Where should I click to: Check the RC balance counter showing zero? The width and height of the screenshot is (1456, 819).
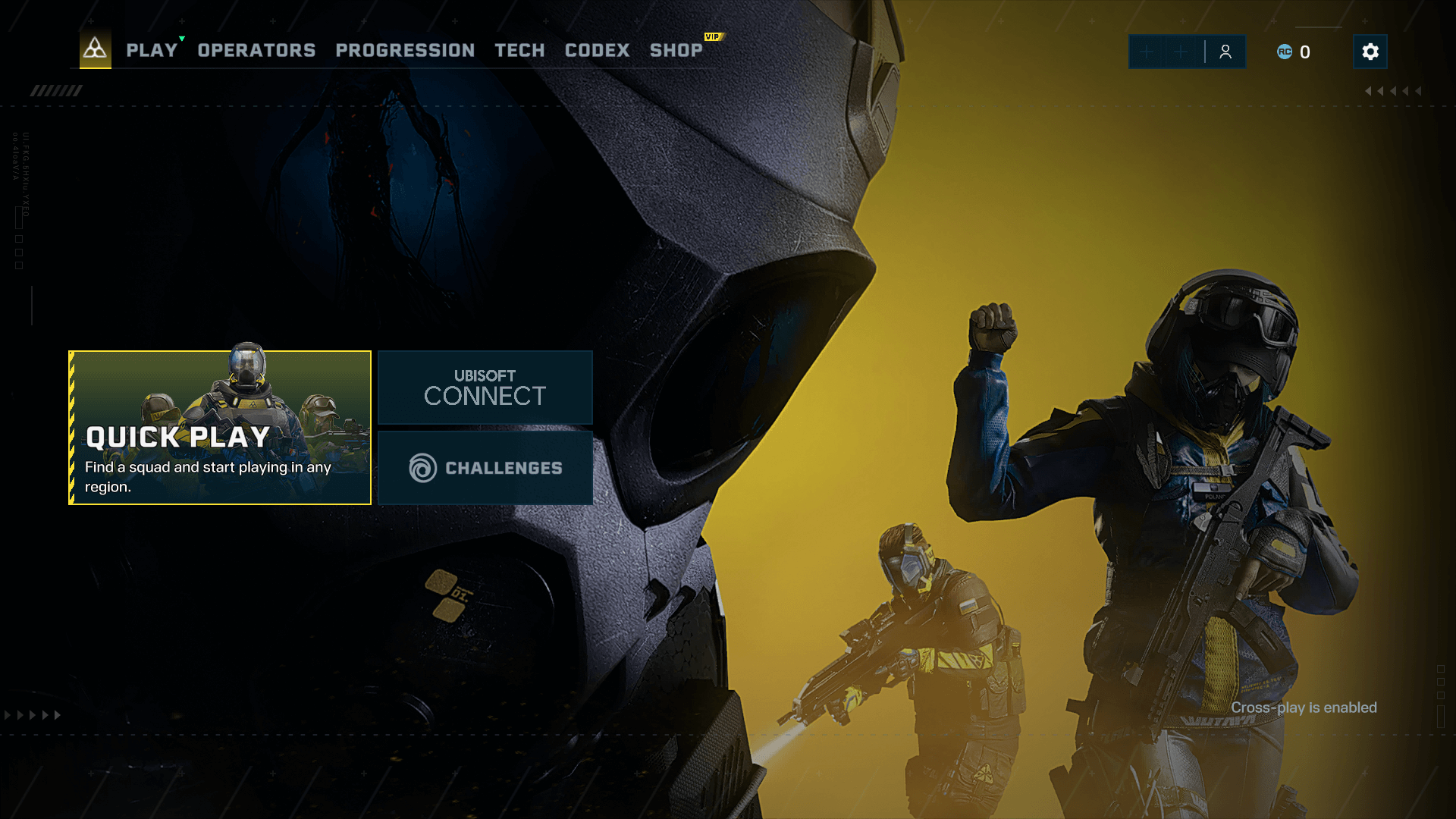(x=1305, y=52)
